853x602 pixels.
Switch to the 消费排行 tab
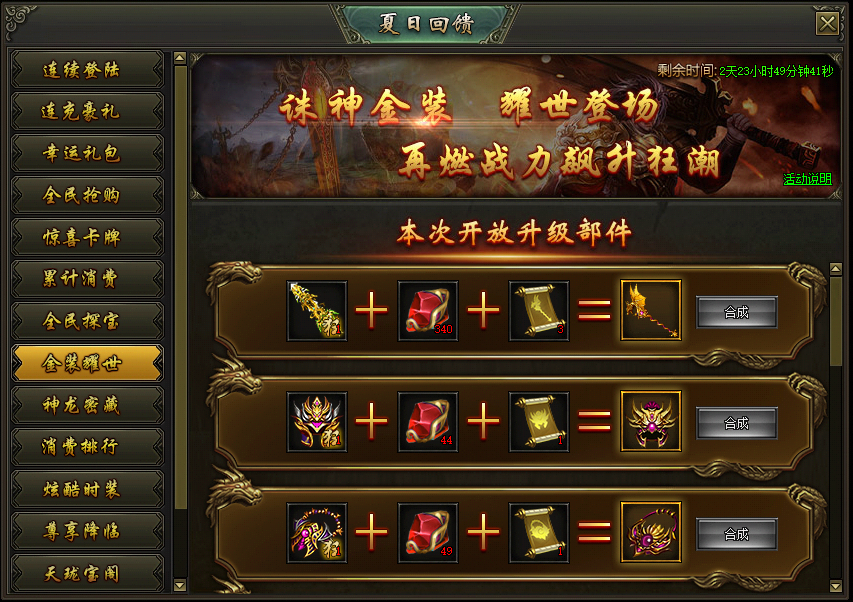coord(87,448)
